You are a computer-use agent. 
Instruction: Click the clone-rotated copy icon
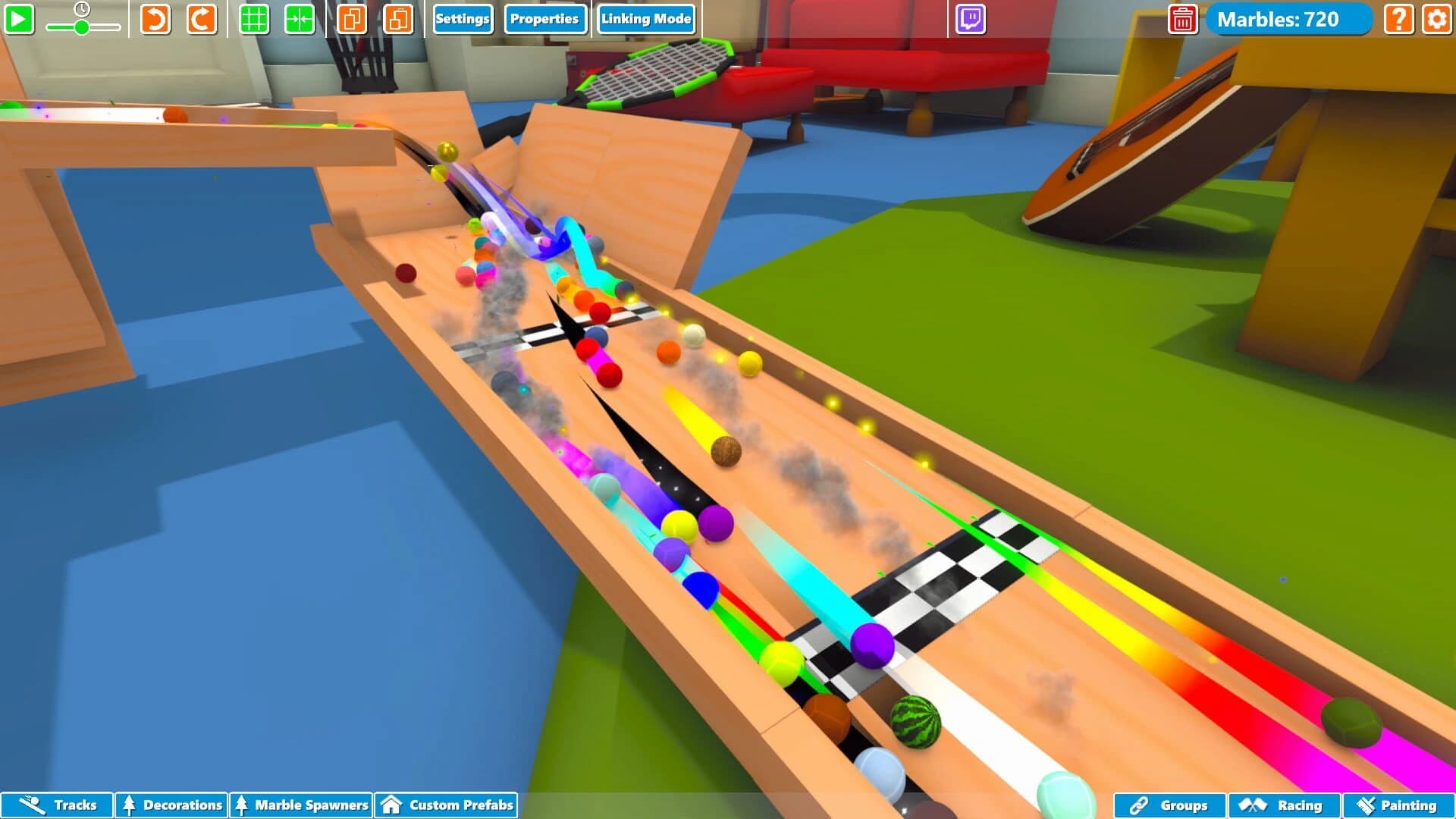[398, 20]
